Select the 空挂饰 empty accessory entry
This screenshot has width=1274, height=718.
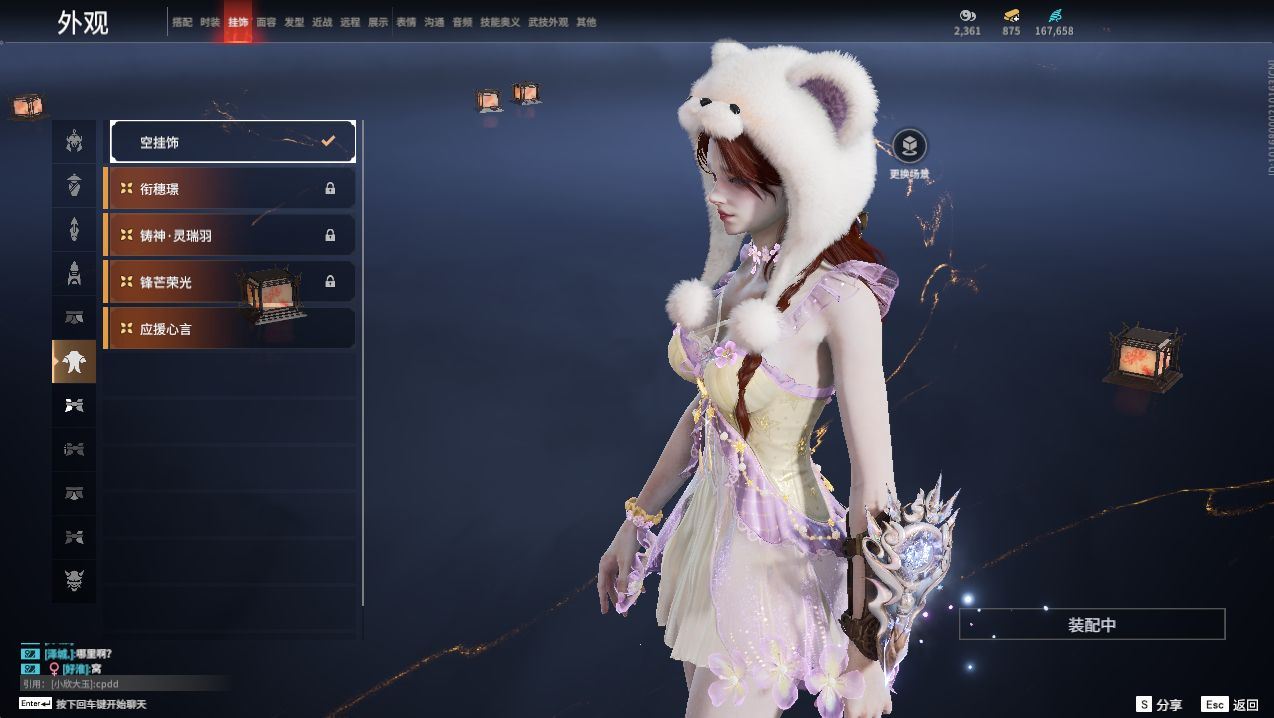click(232, 142)
